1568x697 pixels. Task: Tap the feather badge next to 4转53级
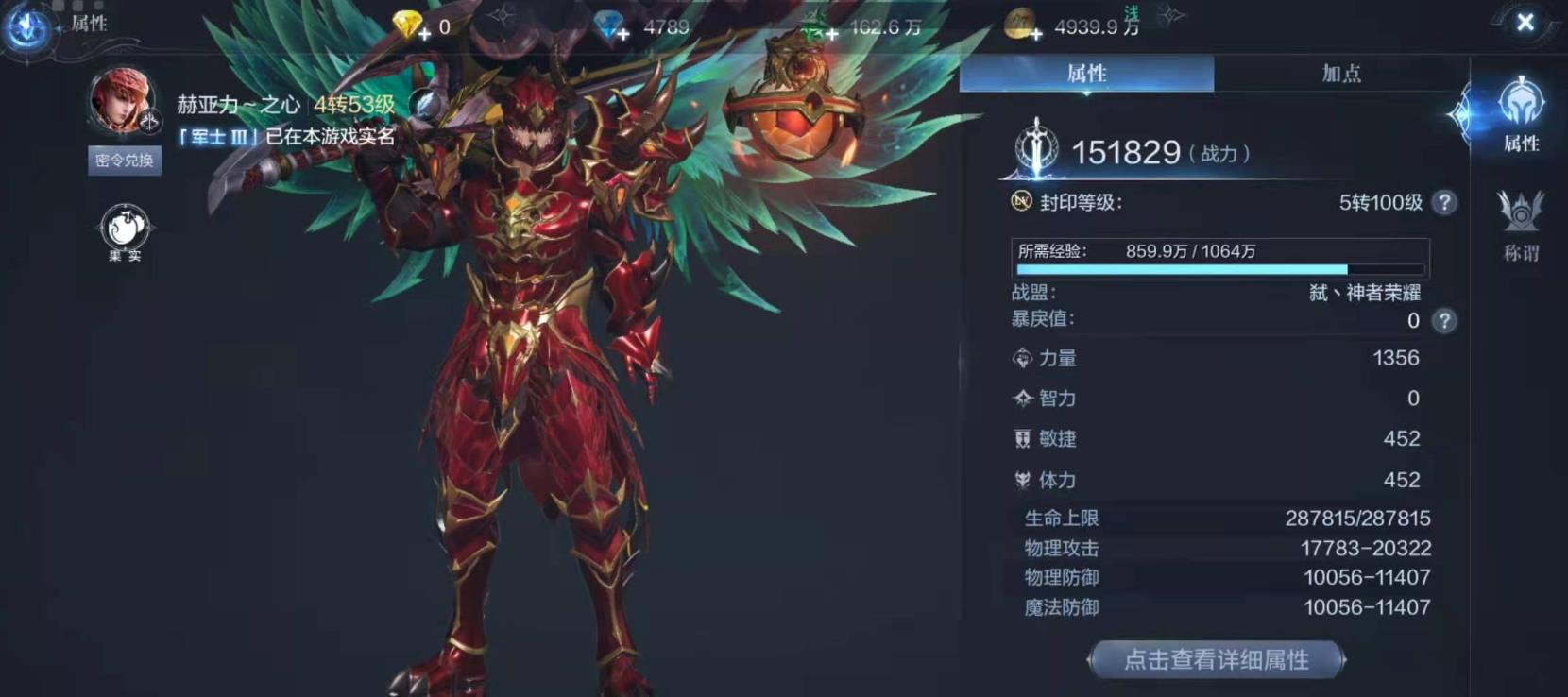426,104
